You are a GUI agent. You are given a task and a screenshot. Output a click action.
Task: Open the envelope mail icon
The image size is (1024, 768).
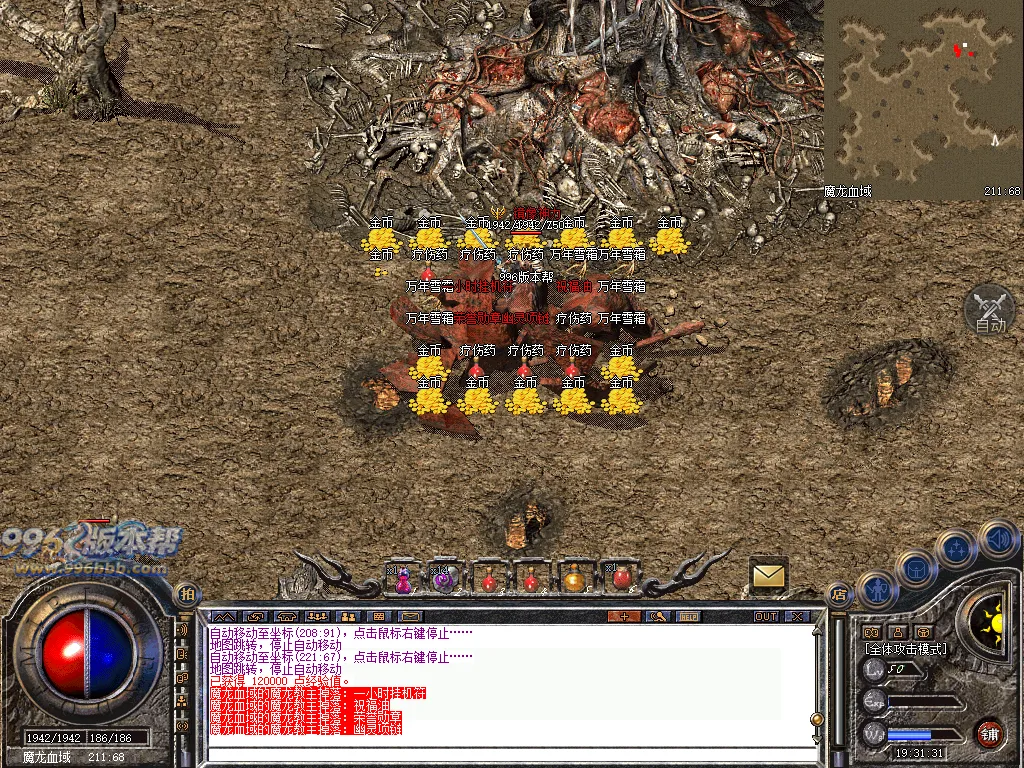769,575
